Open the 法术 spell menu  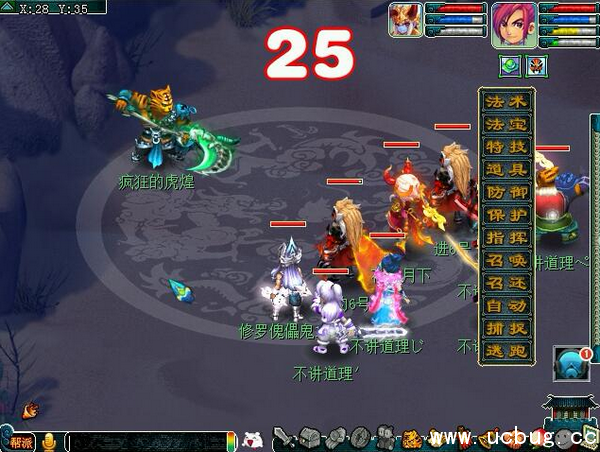click(x=507, y=102)
